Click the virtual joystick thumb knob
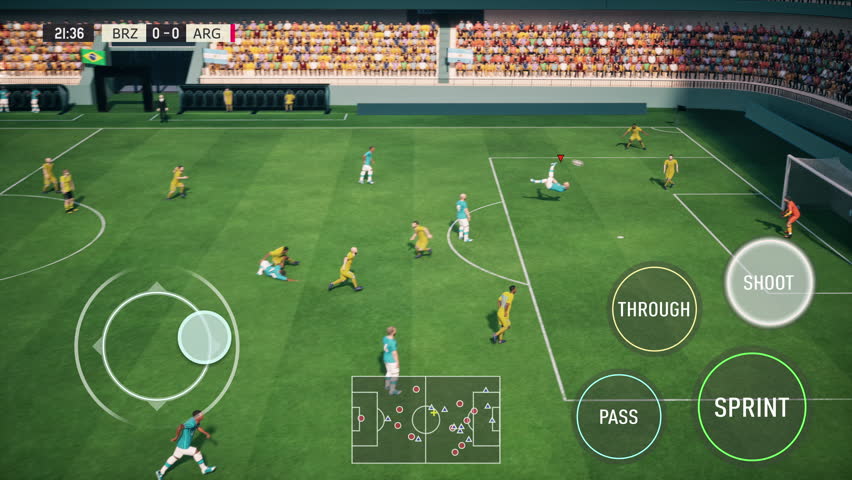852x480 pixels. tap(204, 337)
